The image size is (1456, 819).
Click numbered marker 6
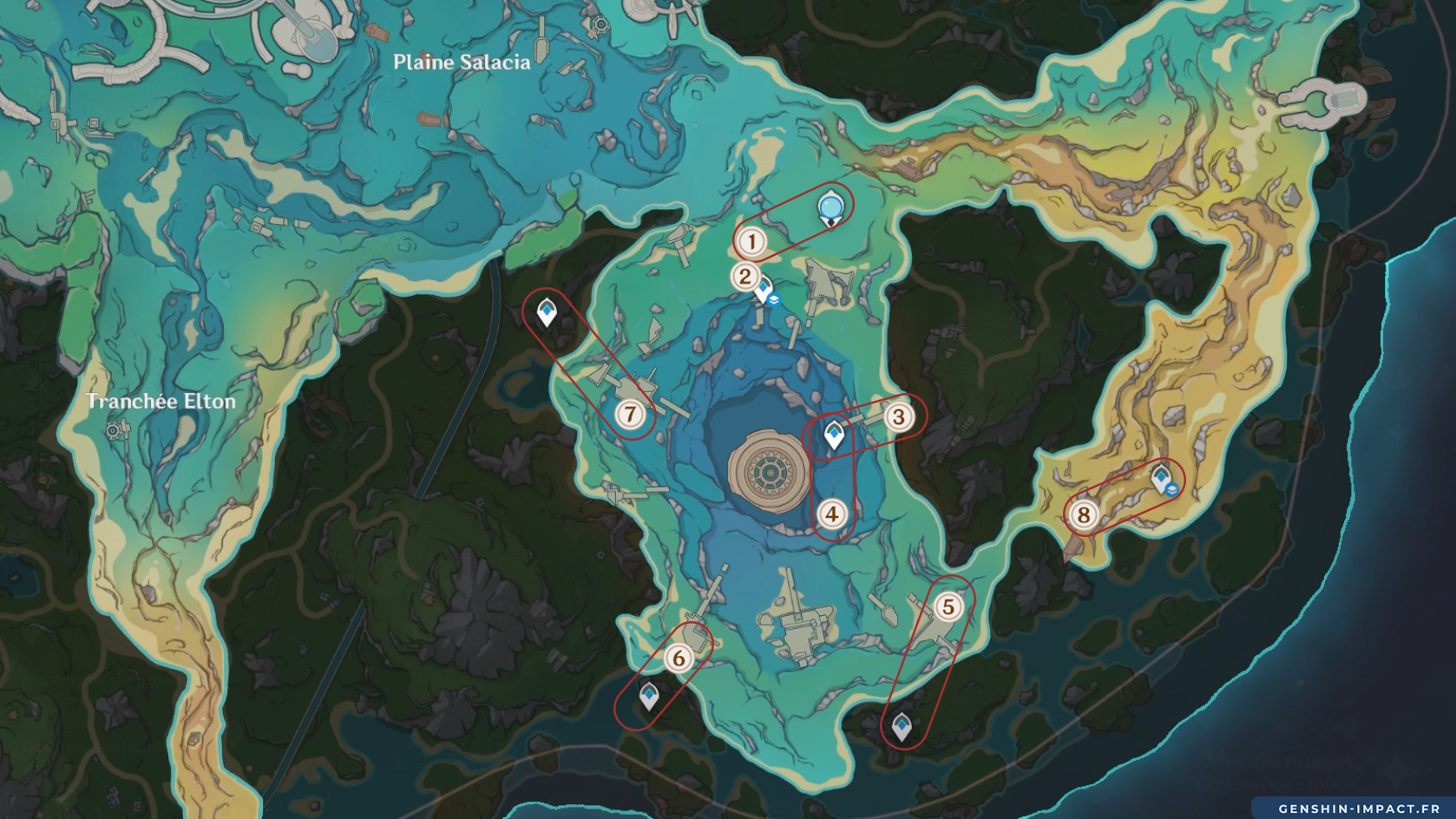coord(679,658)
